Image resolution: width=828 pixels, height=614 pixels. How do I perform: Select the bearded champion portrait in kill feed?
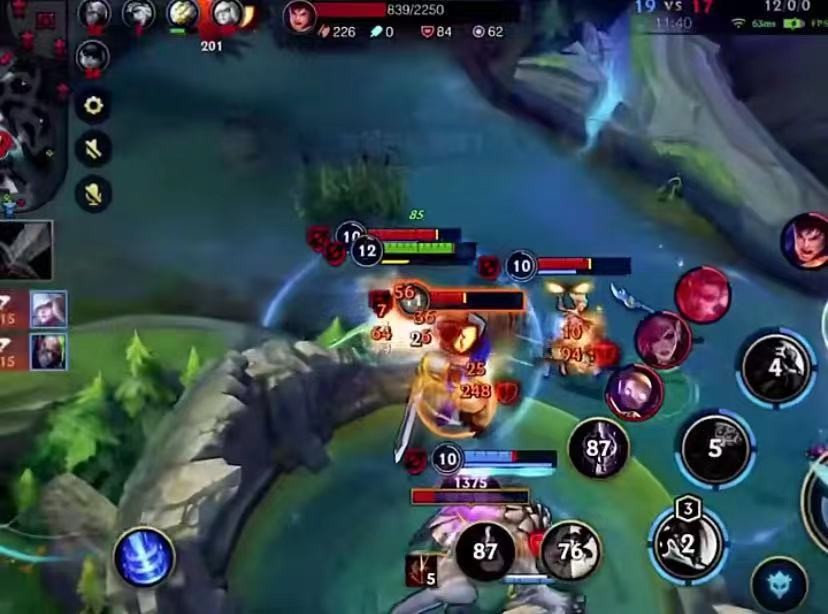48,351
